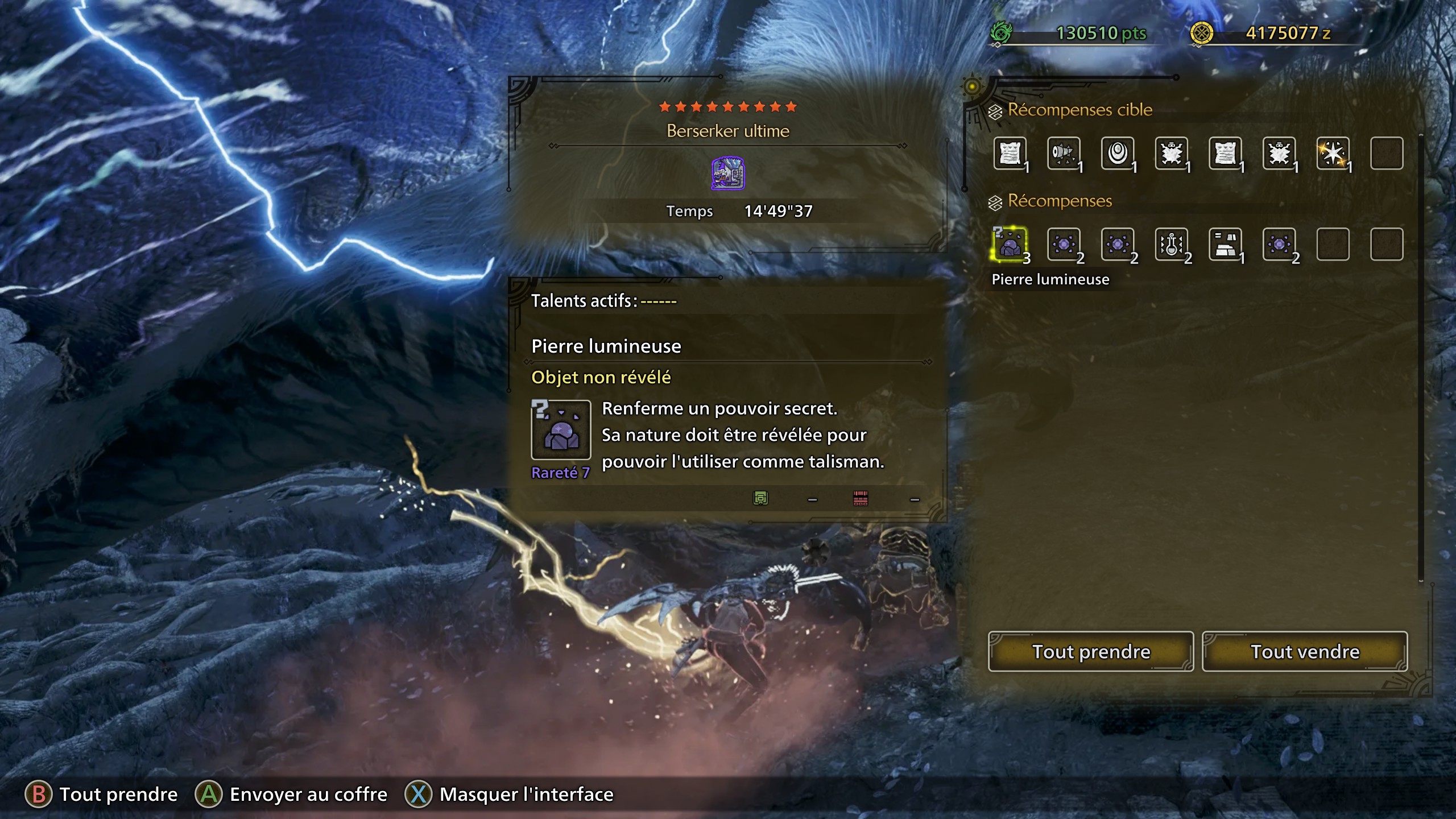The image size is (1456, 819).
Task: Click Envoyer au coffre at the bottom
Action: click(307, 794)
